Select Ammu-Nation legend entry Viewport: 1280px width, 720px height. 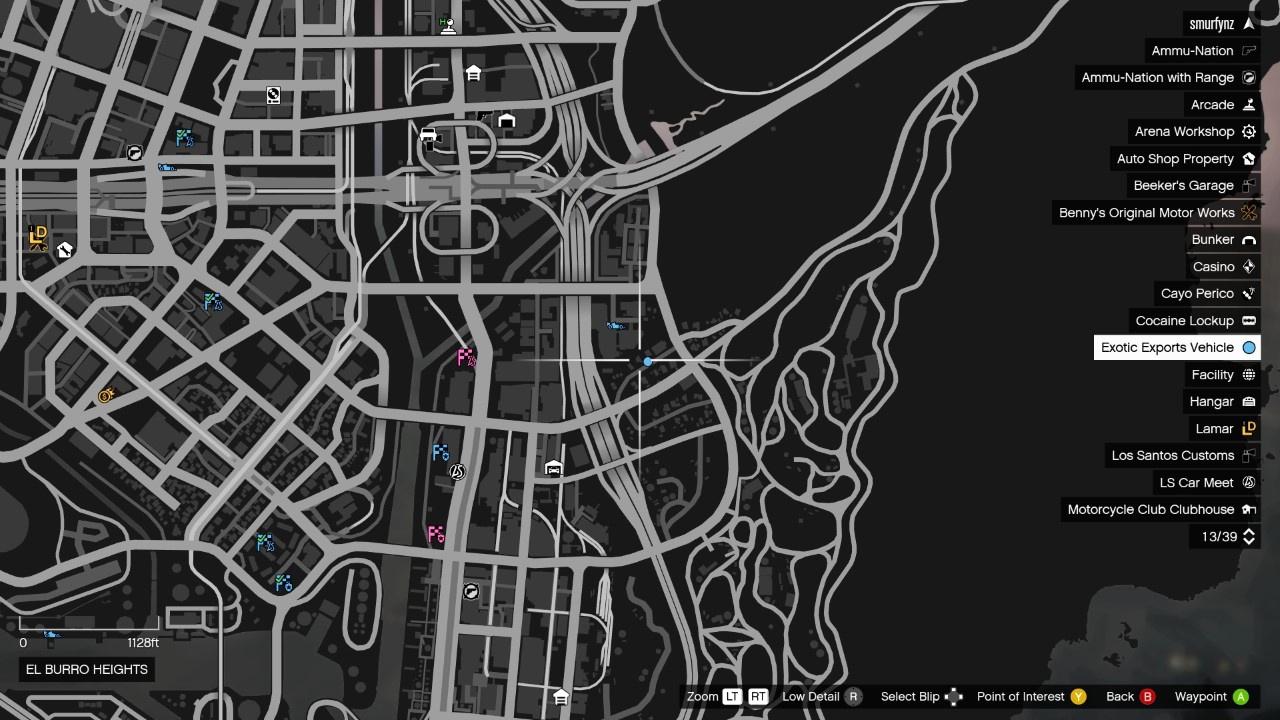tap(1192, 51)
